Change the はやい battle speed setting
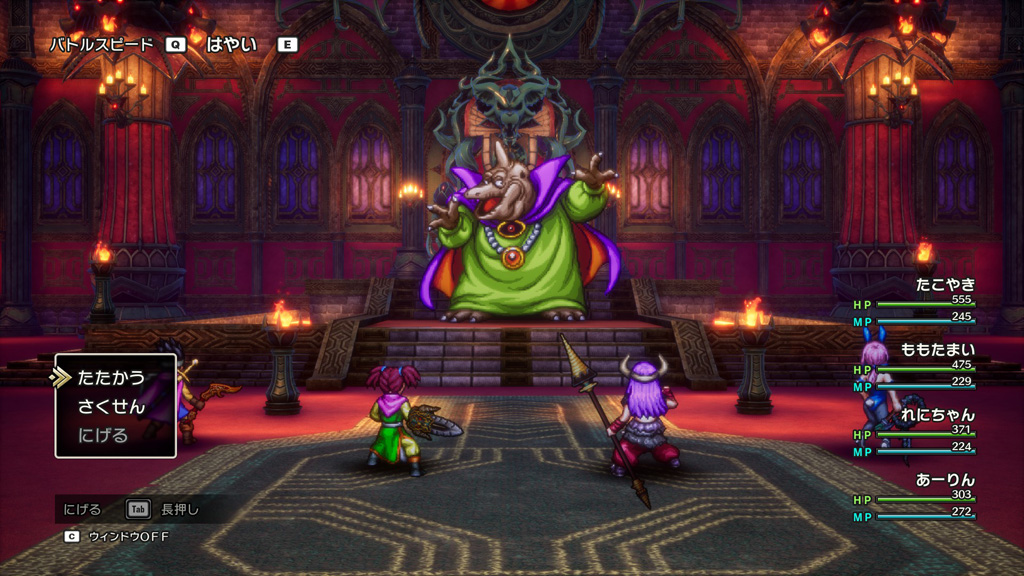The width and height of the screenshot is (1024, 576). [231, 44]
